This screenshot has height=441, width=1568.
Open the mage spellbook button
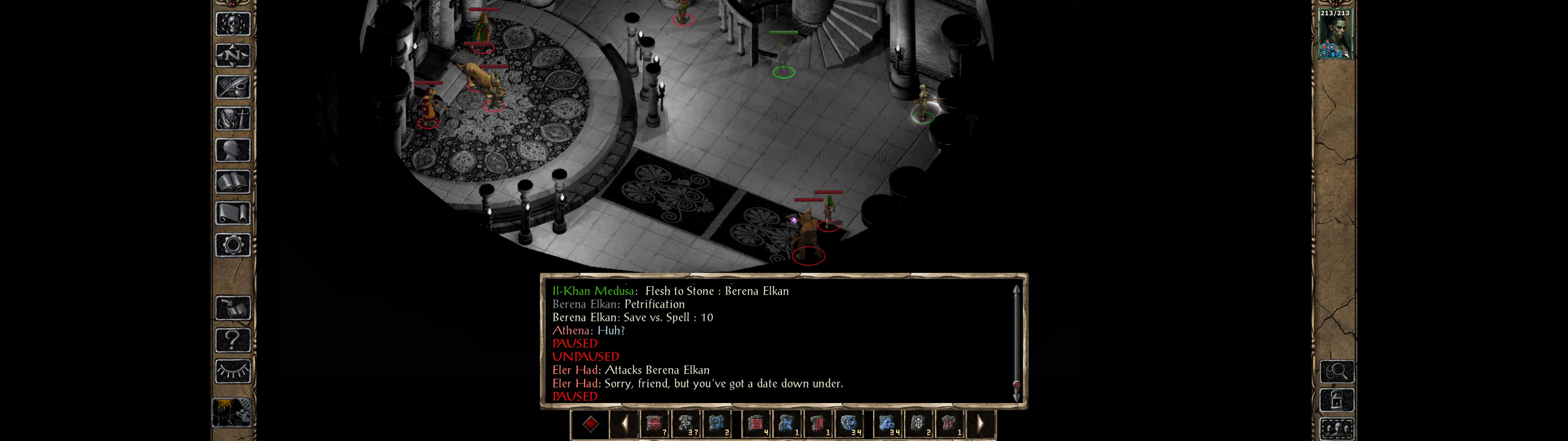click(232, 182)
